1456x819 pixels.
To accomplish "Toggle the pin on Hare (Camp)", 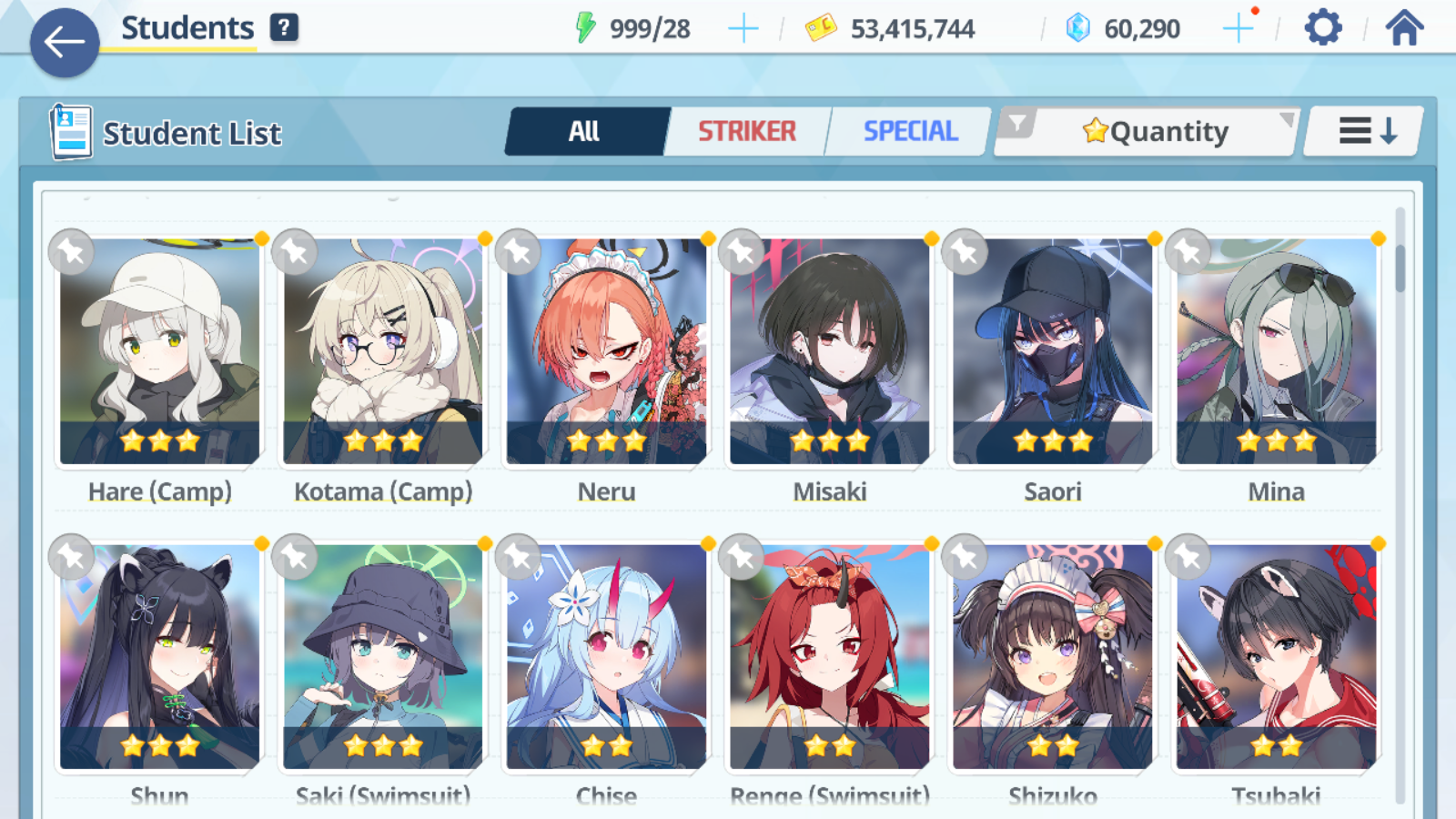I will click(x=69, y=252).
